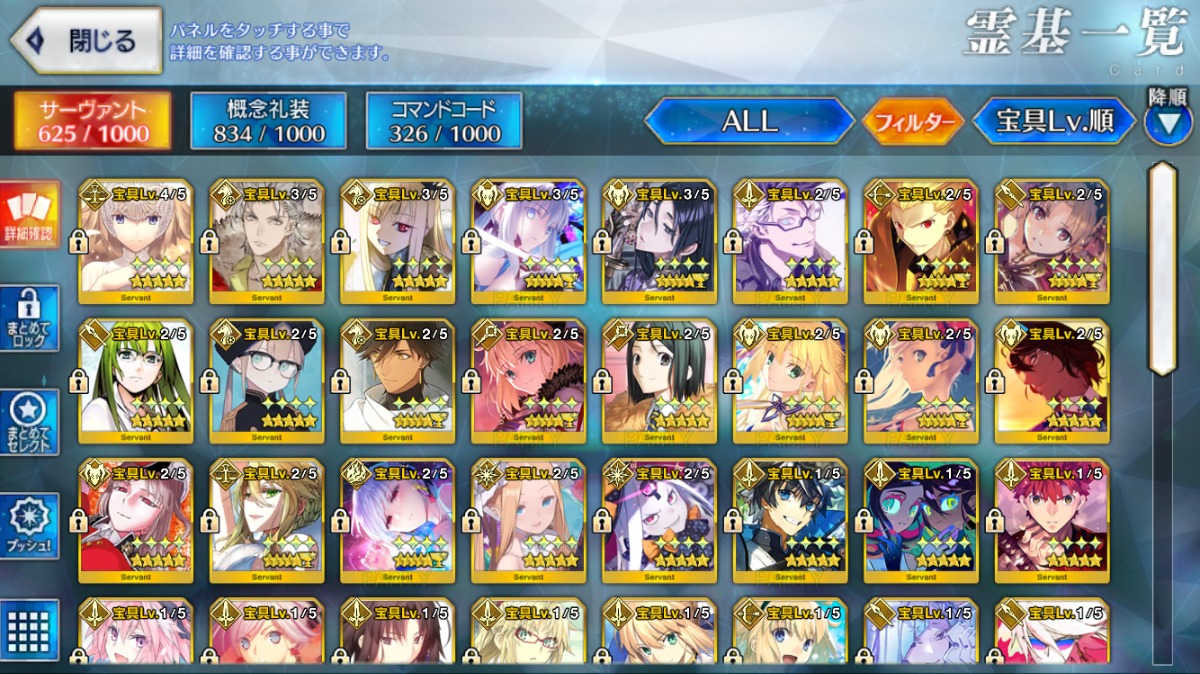The width and height of the screenshot is (1200, 674).
Task: Switch to the Servant tab
Action: click(x=92, y=121)
